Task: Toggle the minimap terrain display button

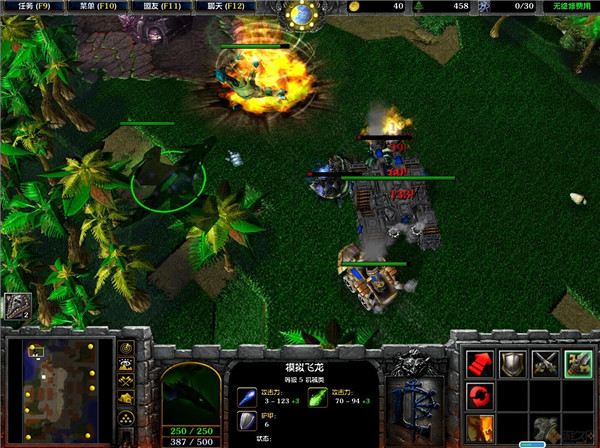Action: (128, 366)
